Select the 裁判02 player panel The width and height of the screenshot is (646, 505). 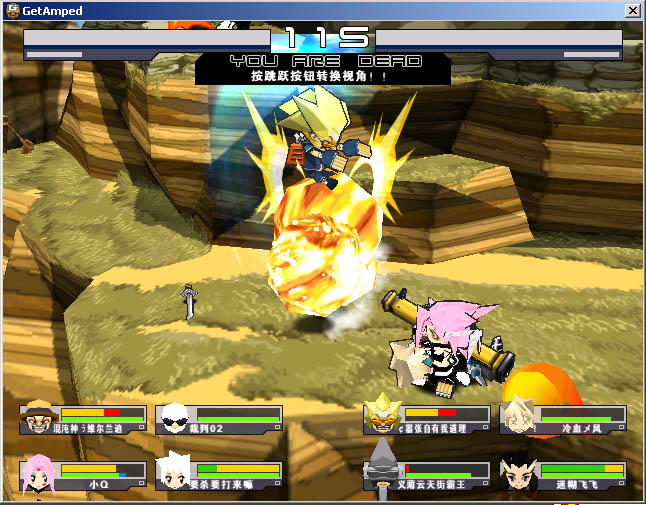[218, 419]
